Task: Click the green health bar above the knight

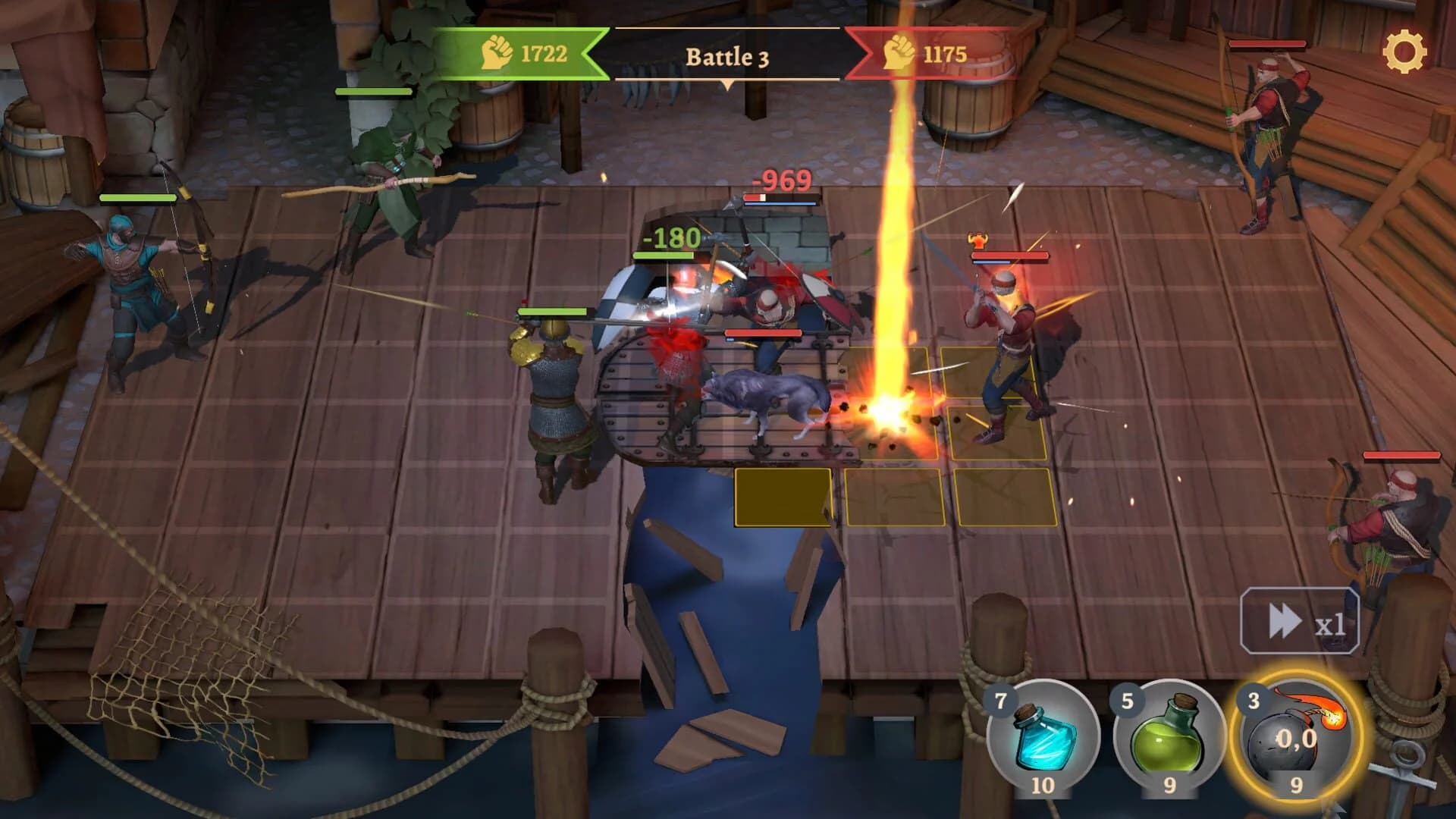Action: pyautogui.click(x=553, y=312)
